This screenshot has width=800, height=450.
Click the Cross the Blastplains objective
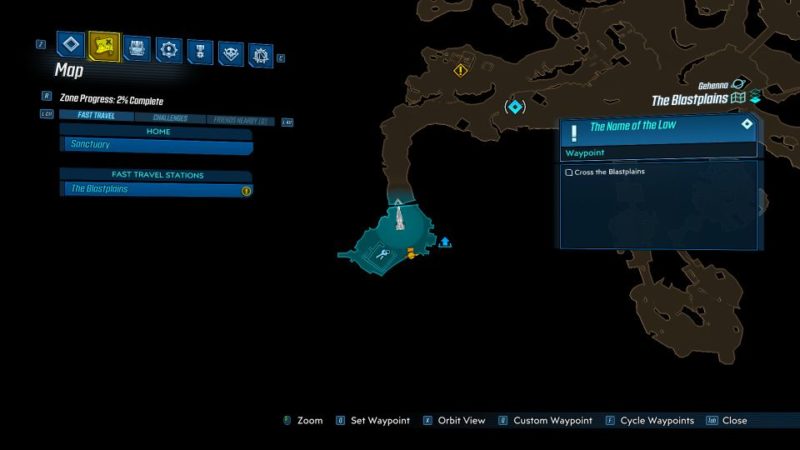[x=610, y=172]
